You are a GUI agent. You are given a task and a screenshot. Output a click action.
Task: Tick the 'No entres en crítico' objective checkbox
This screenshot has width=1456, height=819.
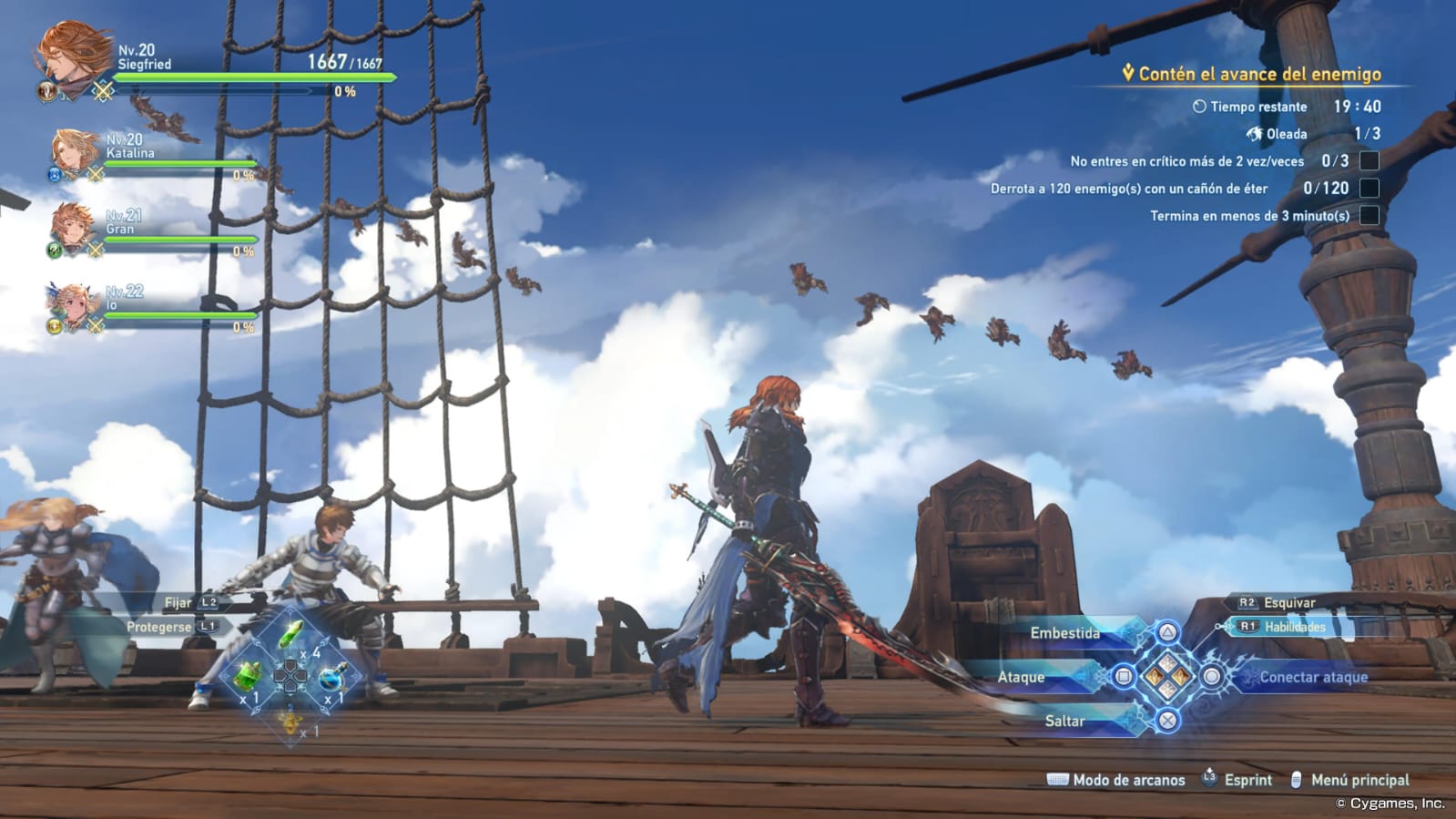pos(1369,161)
